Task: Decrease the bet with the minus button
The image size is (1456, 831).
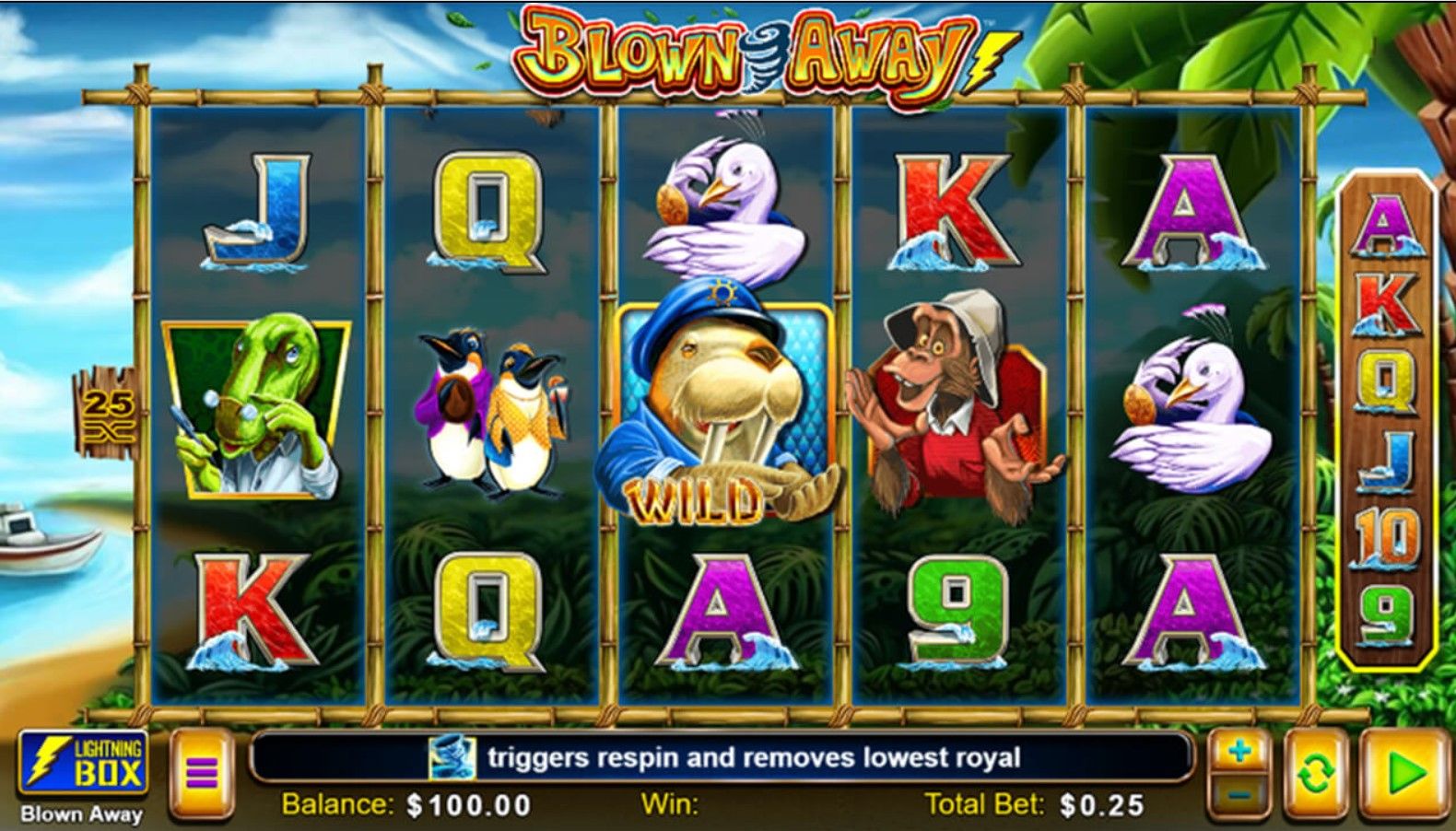Action: pos(1239,793)
